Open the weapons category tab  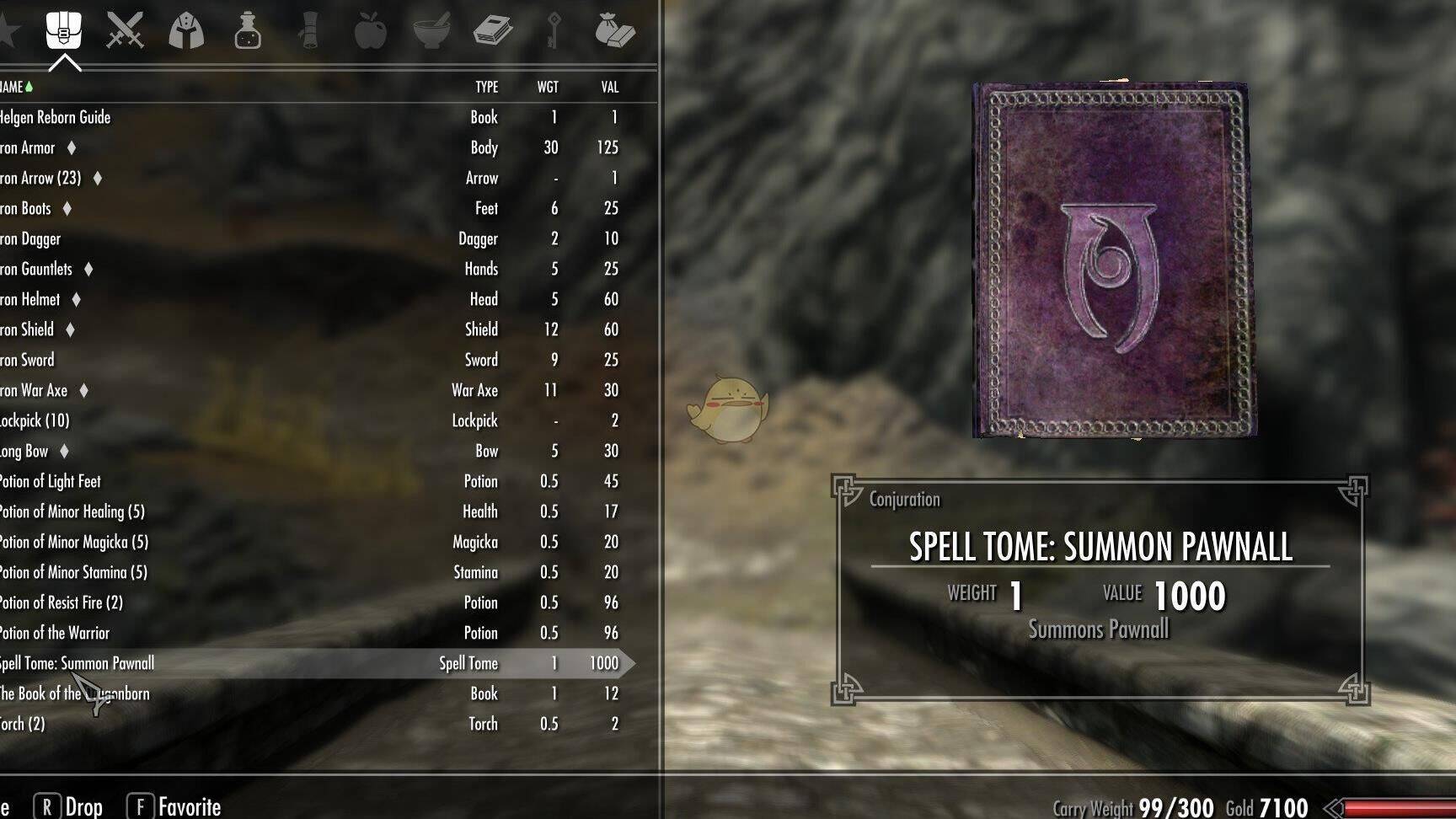pos(125,31)
